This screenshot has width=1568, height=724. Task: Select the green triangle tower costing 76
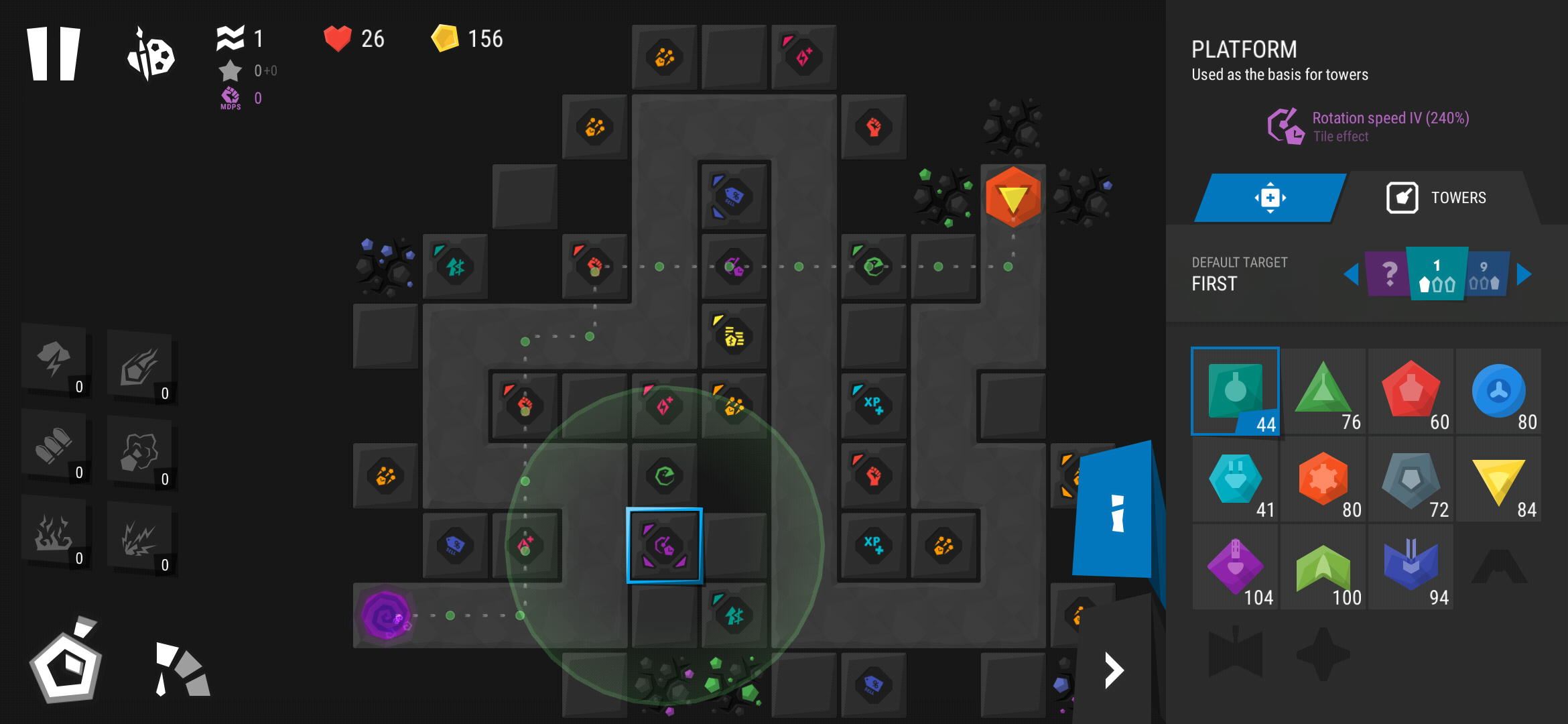point(1323,391)
